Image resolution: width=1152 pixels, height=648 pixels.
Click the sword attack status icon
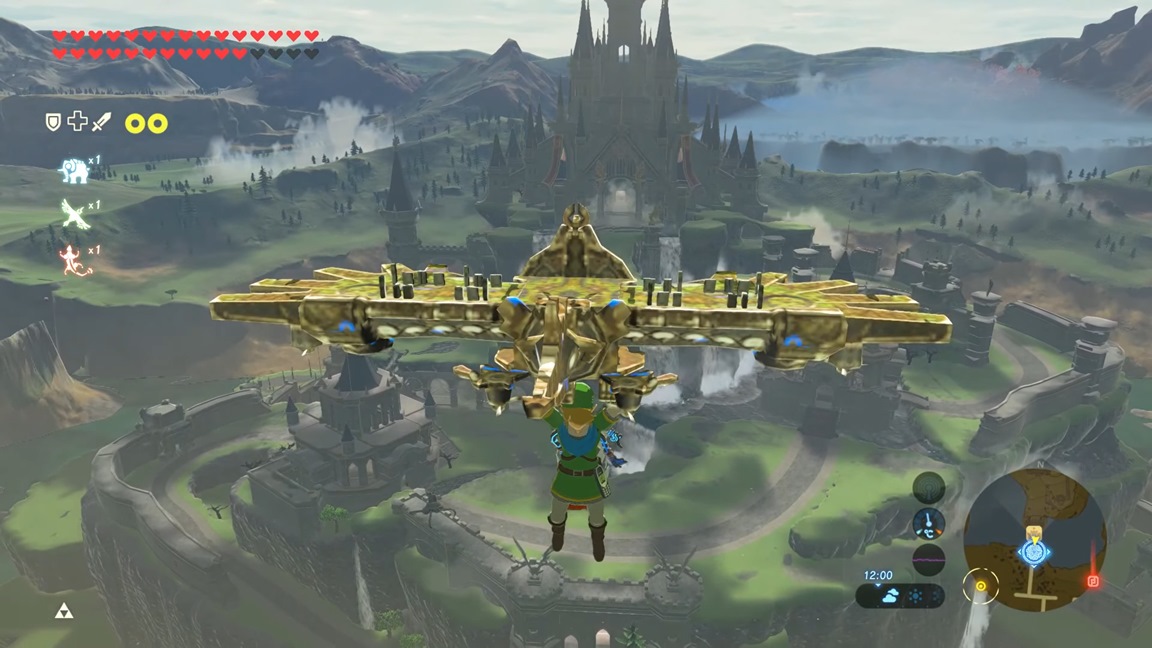pyautogui.click(x=102, y=122)
